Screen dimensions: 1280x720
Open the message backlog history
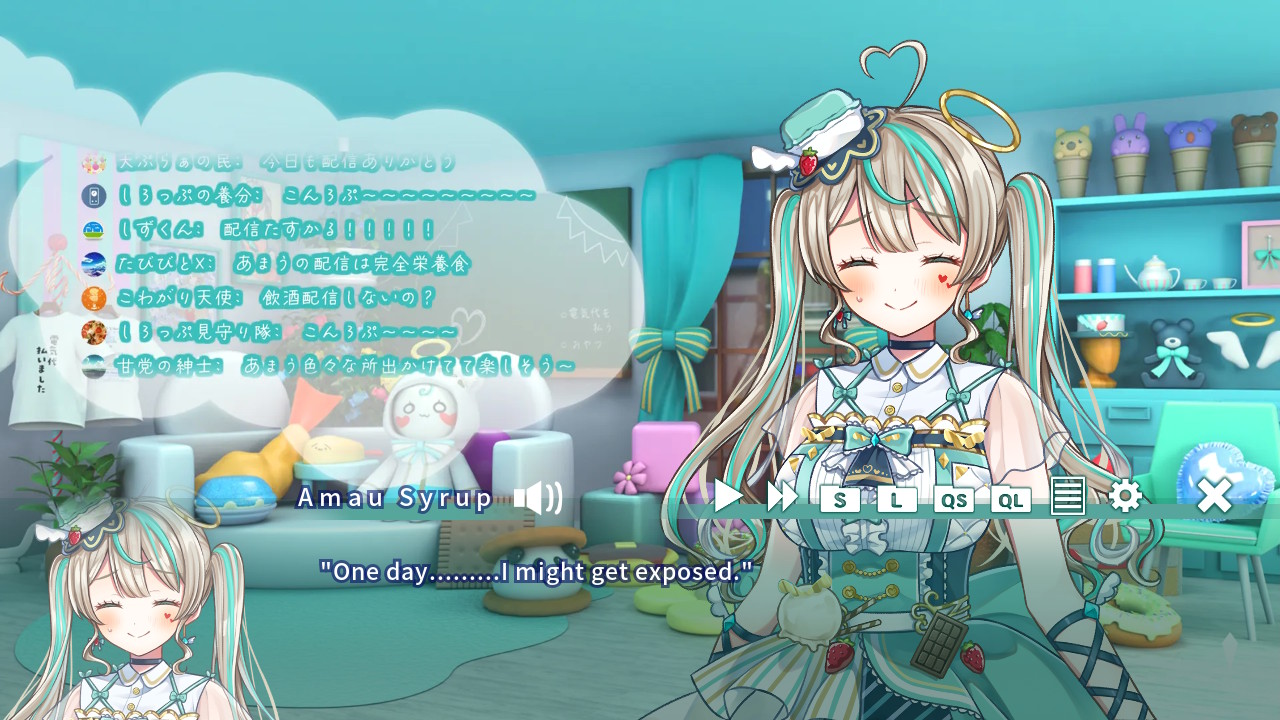click(x=1068, y=497)
